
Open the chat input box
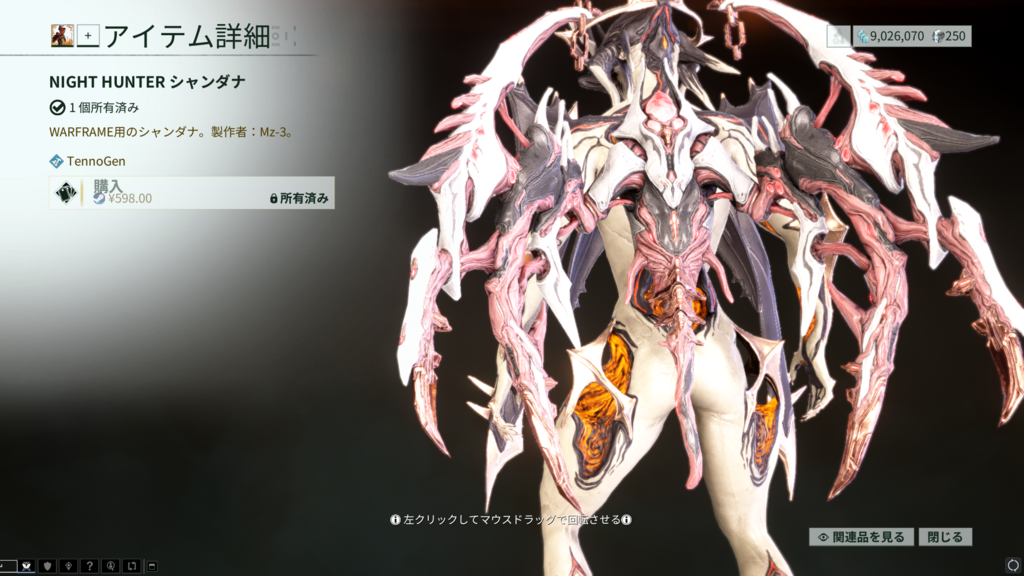pos(8,566)
